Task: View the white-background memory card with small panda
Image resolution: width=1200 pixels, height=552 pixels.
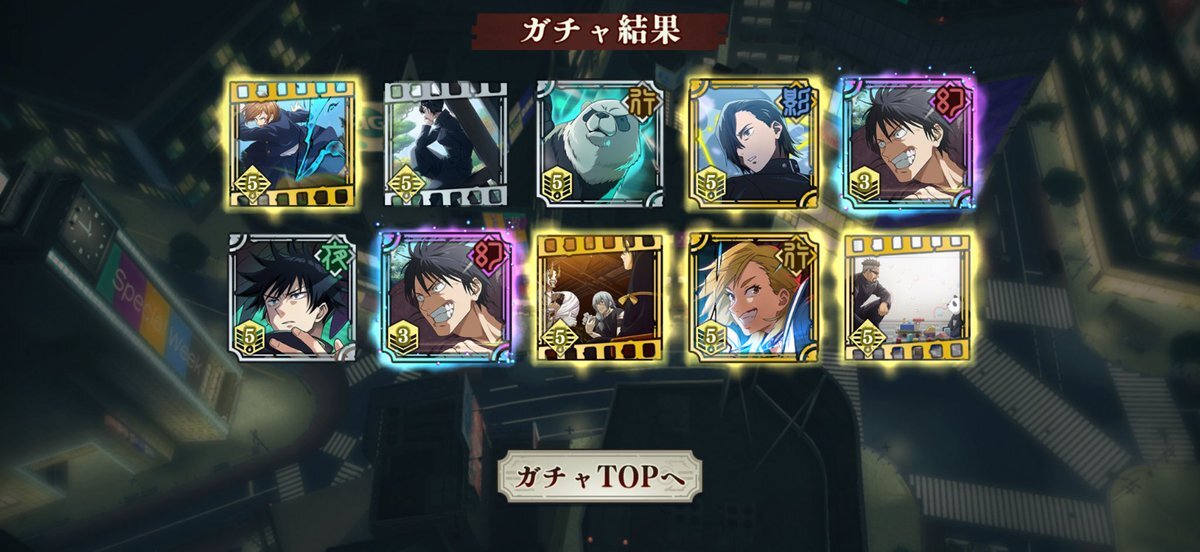Action: pyautogui.click(x=906, y=297)
